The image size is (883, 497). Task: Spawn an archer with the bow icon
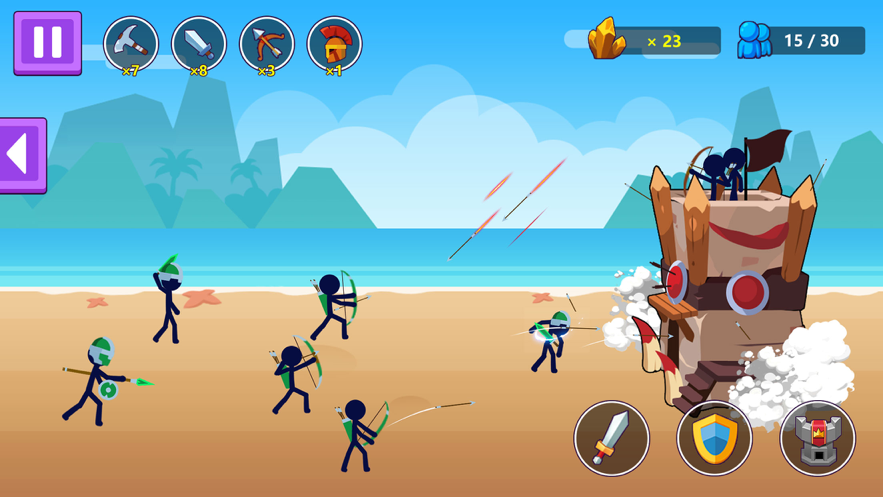[266, 44]
